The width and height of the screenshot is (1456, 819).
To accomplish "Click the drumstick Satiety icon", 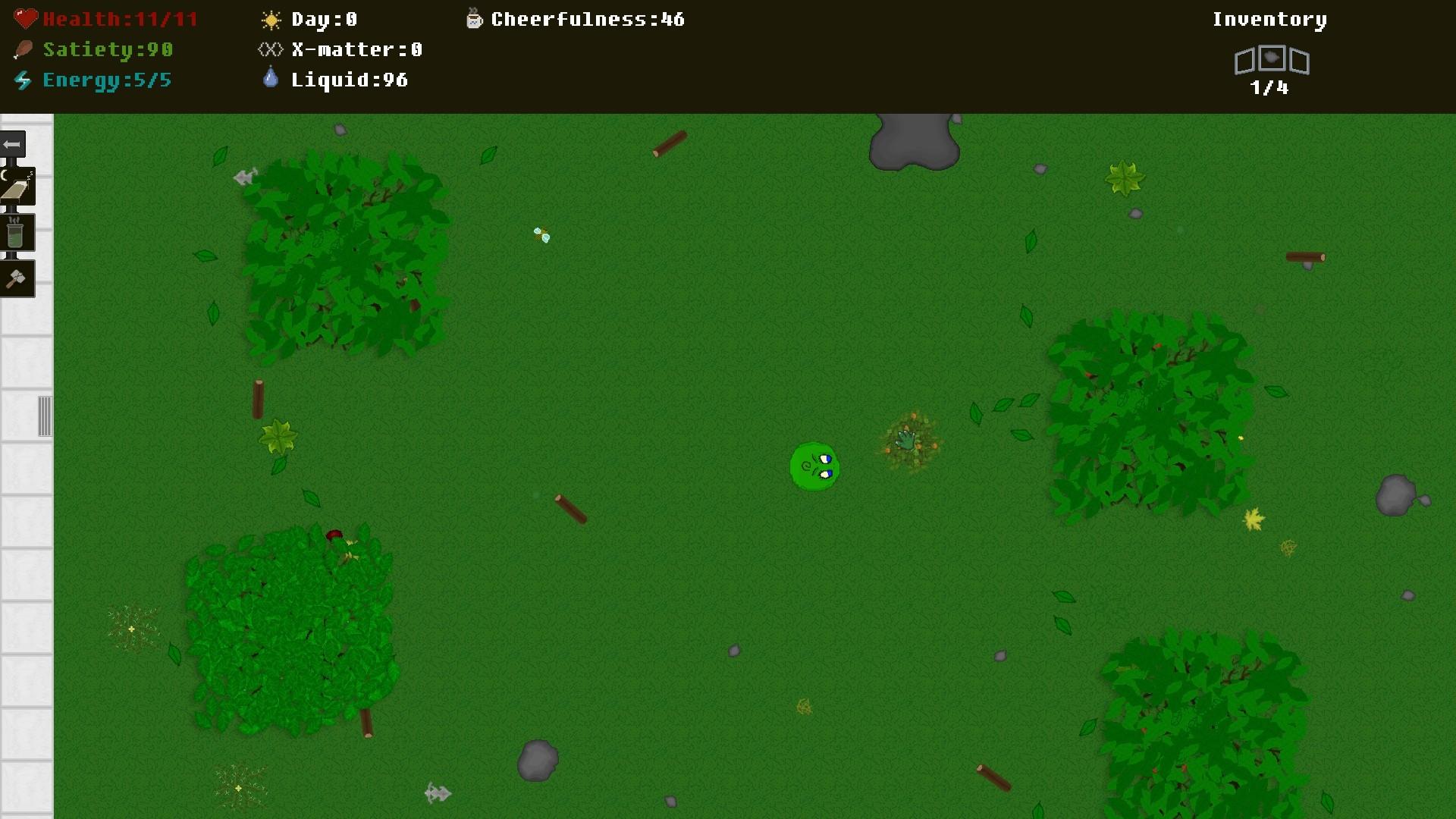I will tap(23, 49).
